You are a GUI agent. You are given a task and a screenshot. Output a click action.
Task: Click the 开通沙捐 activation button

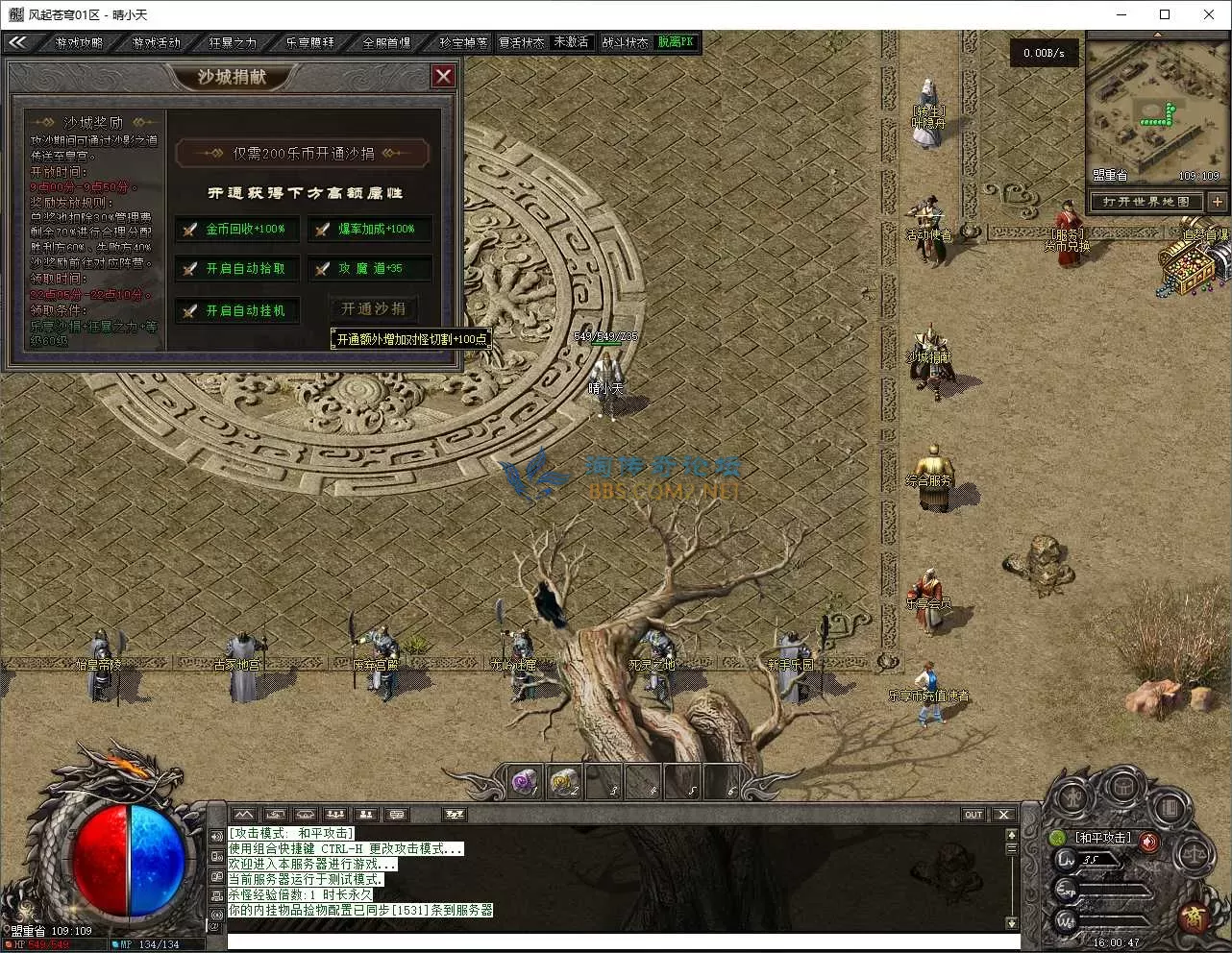coord(374,309)
